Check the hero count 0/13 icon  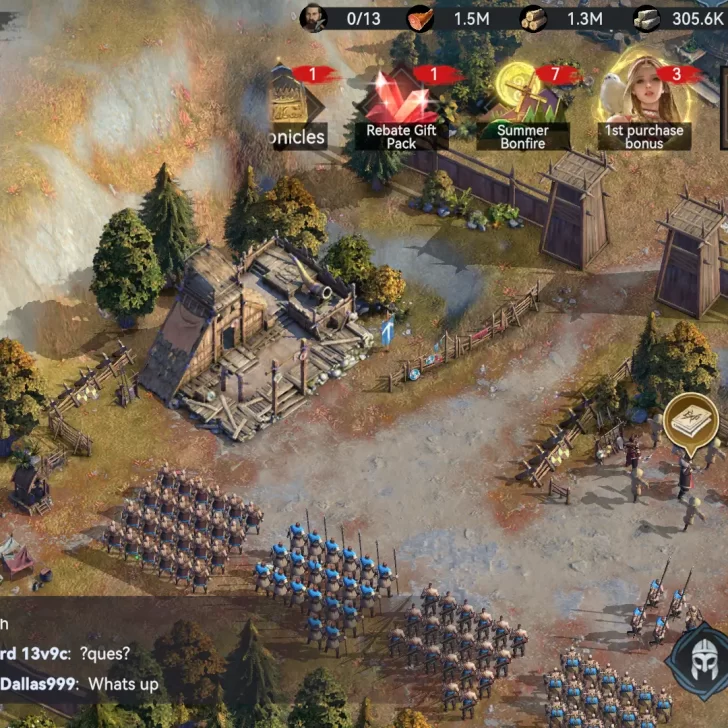coord(314,18)
